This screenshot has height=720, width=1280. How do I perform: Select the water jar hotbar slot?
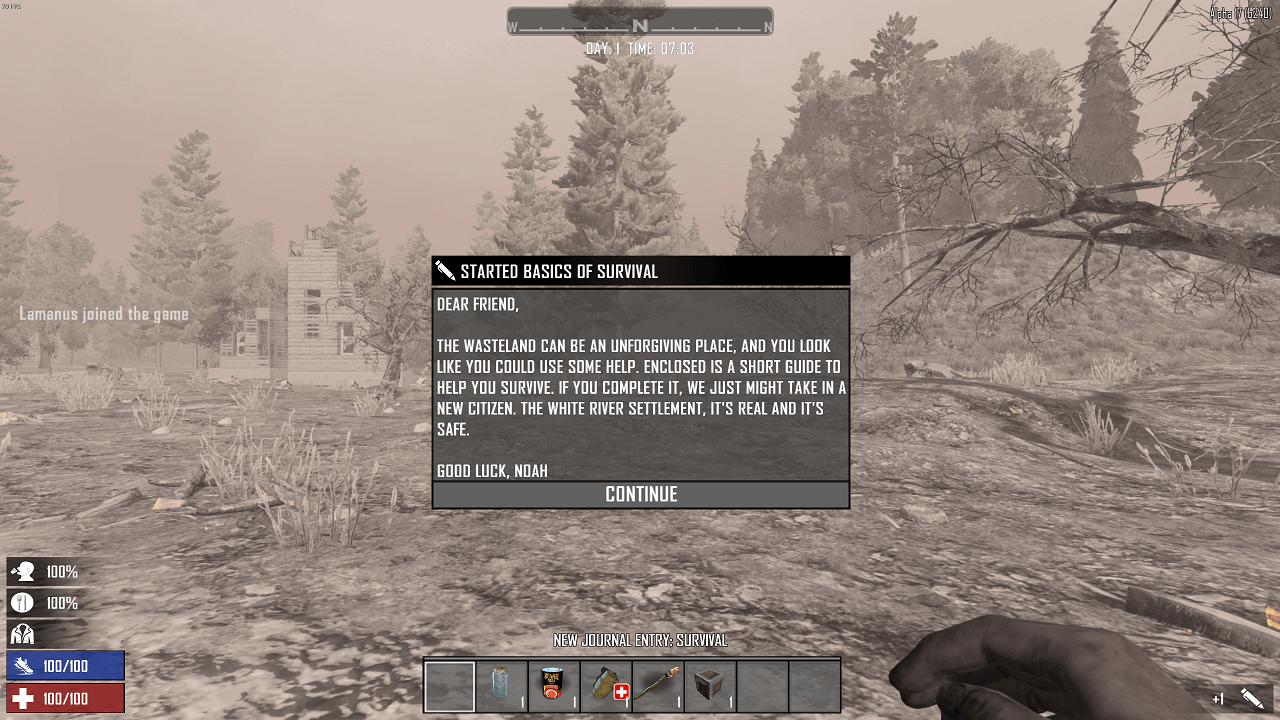pos(502,686)
